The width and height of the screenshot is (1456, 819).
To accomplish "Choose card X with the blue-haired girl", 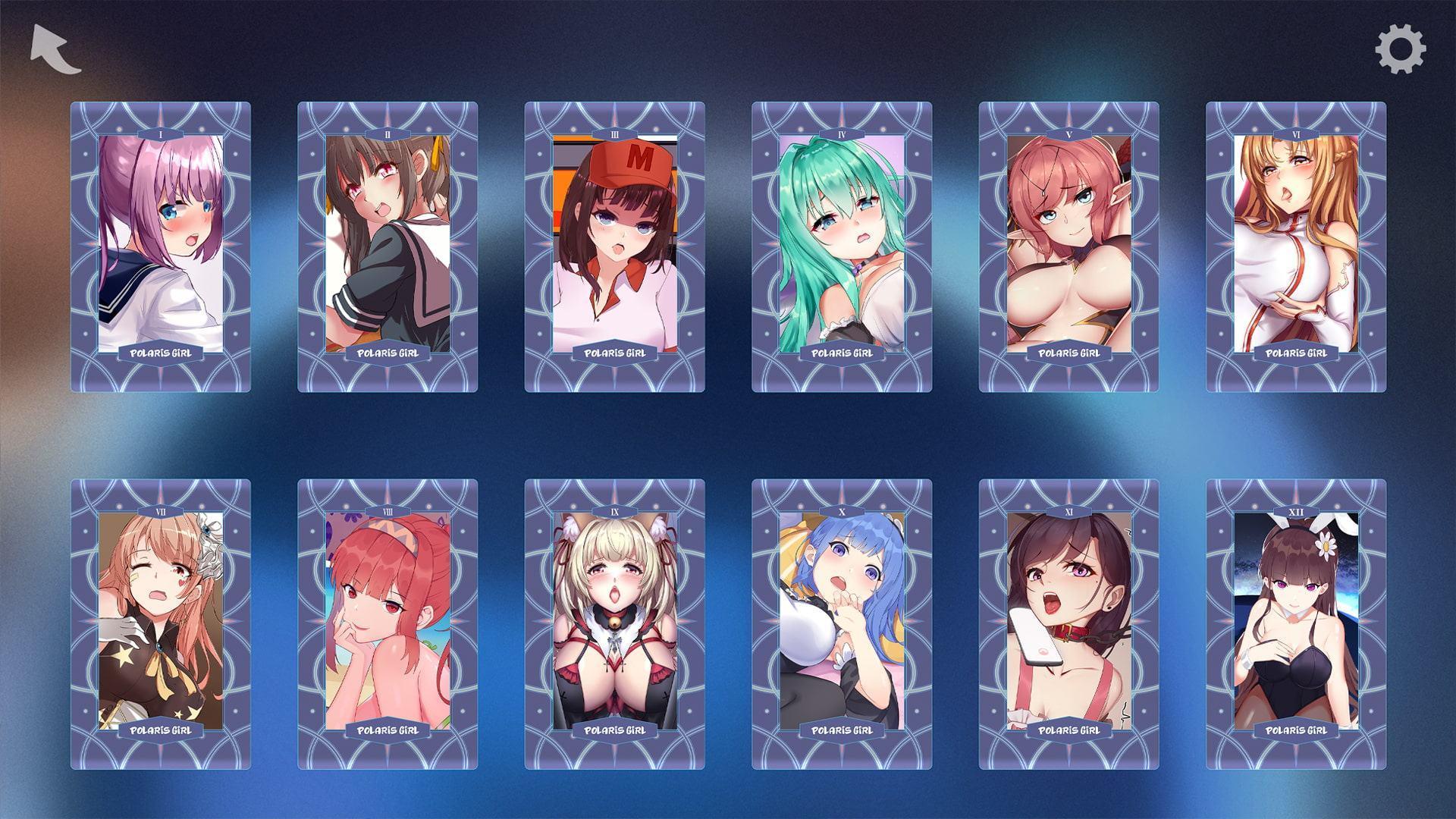I will [x=842, y=623].
